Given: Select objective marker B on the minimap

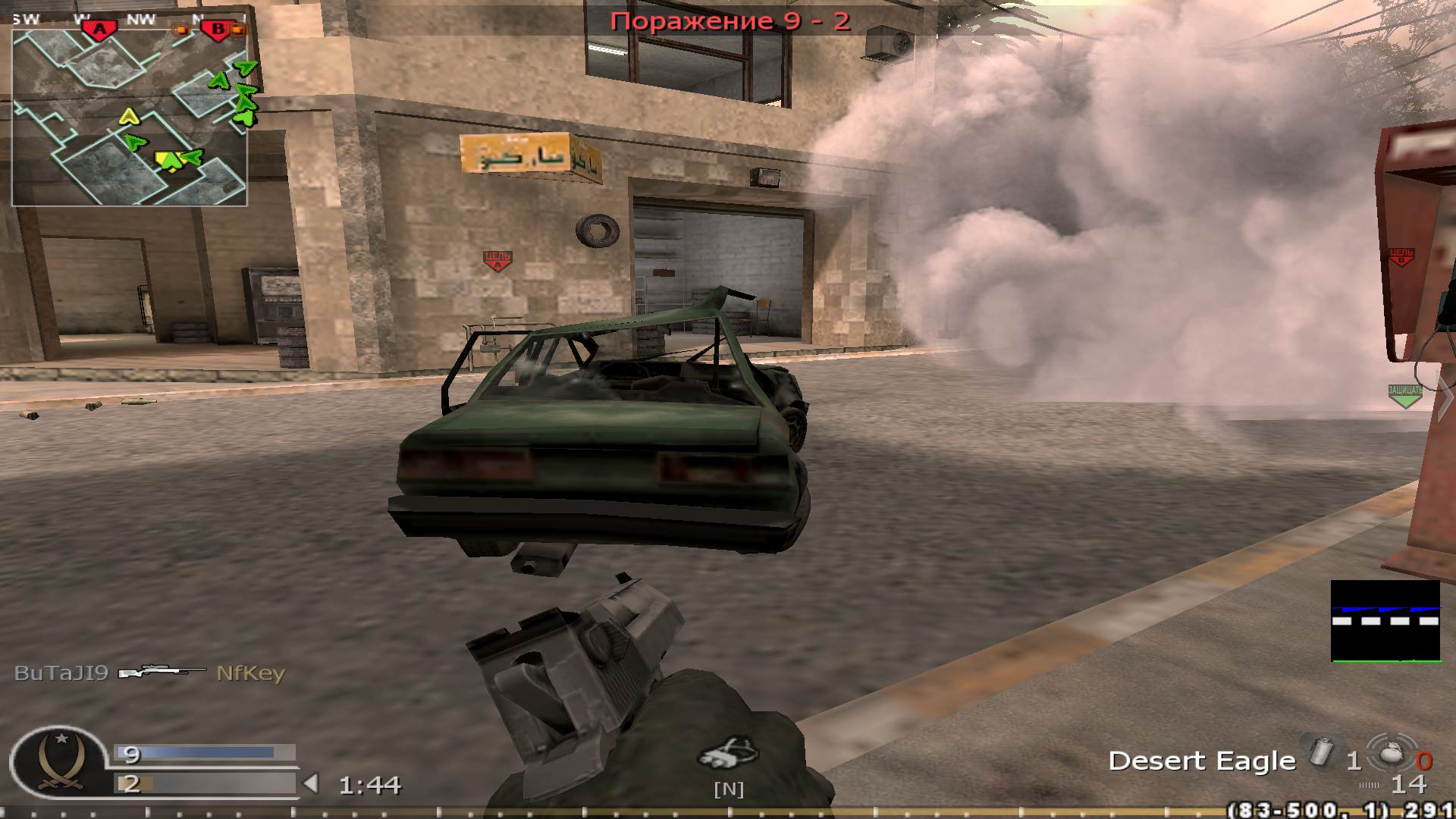Looking at the screenshot, I should [218, 29].
